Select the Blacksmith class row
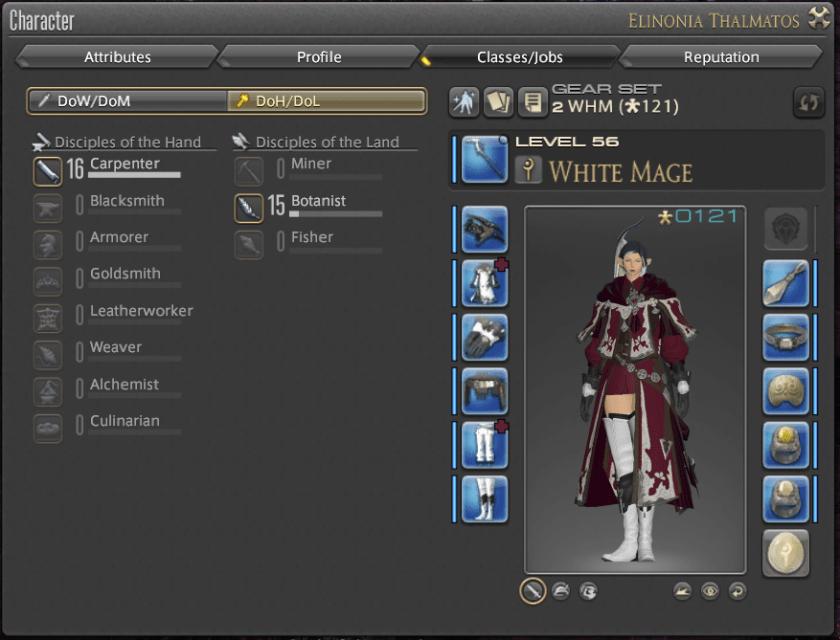This screenshot has width=840, height=640. pos(126,202)
